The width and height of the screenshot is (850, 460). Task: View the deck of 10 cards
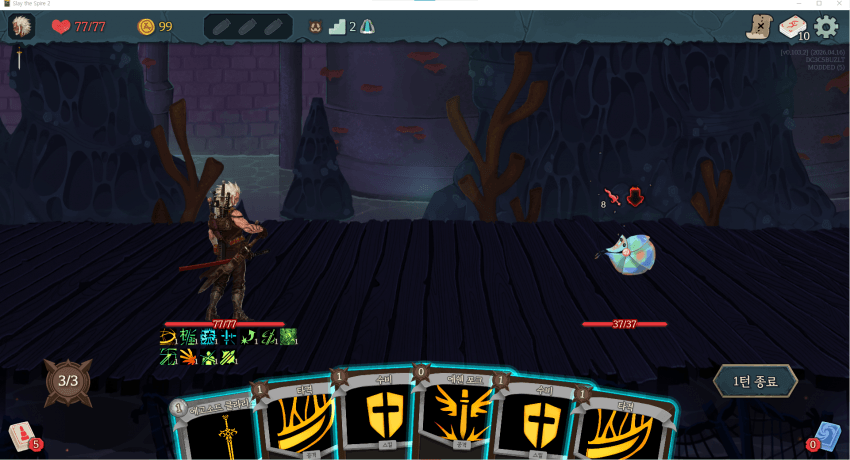tap(793, 28)
